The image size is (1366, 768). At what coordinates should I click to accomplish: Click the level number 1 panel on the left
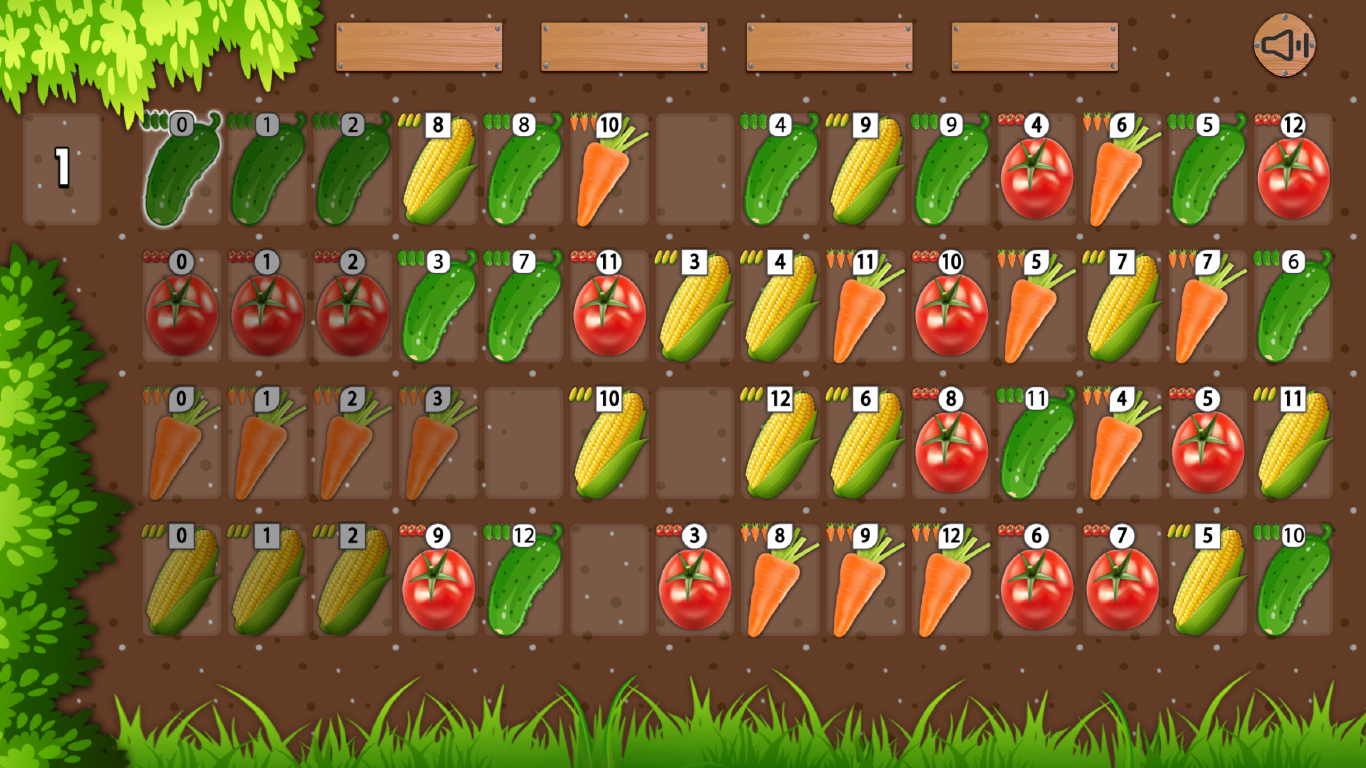click(64, 170)
